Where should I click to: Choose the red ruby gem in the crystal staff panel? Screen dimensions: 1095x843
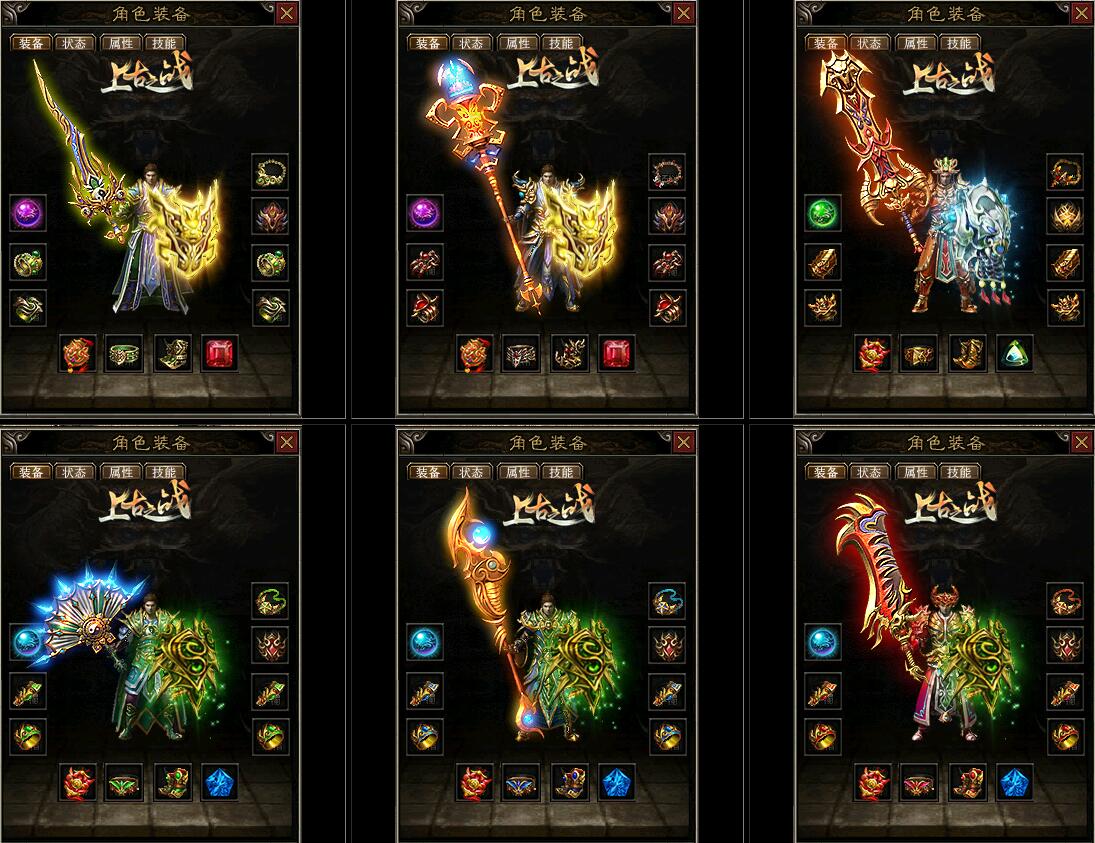(x=617, y=353)
